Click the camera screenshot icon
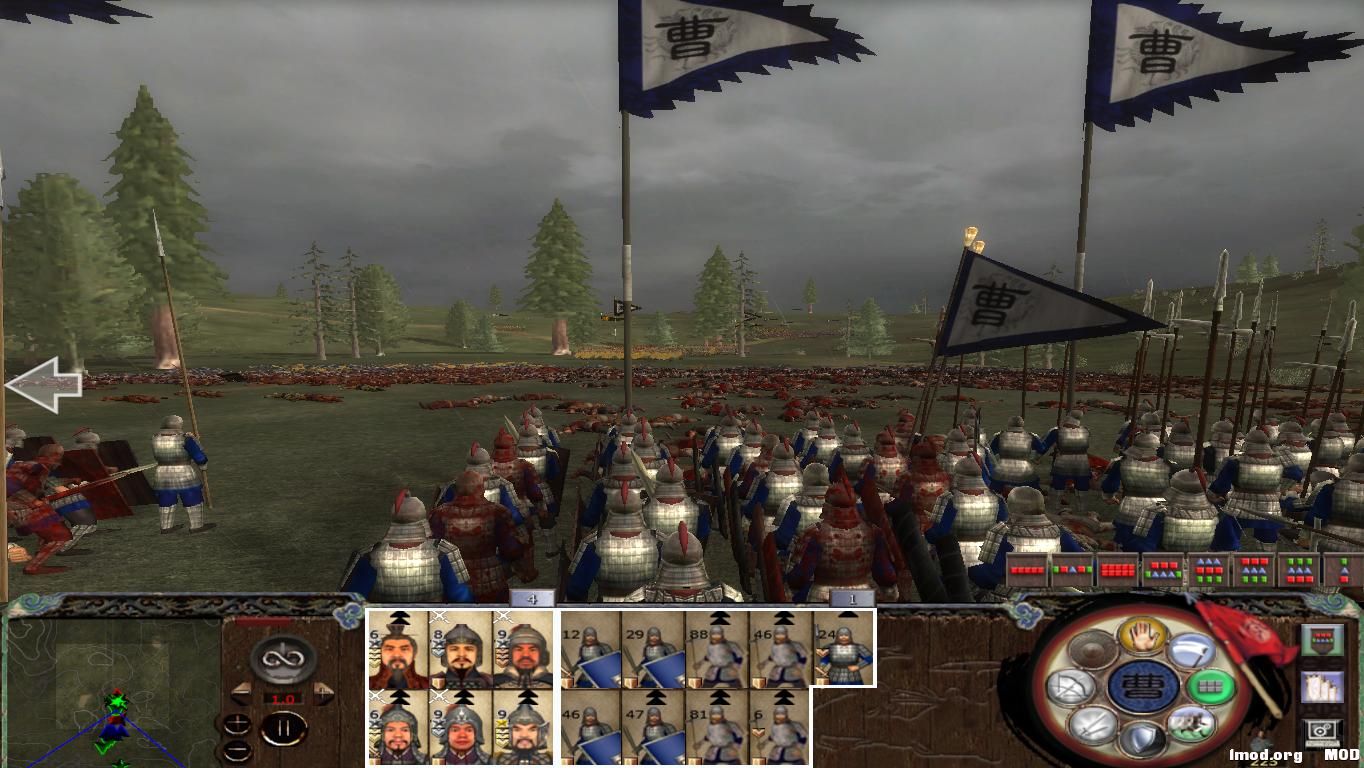The width and height of the screenshot is (1364, 768). [1321, 730]
